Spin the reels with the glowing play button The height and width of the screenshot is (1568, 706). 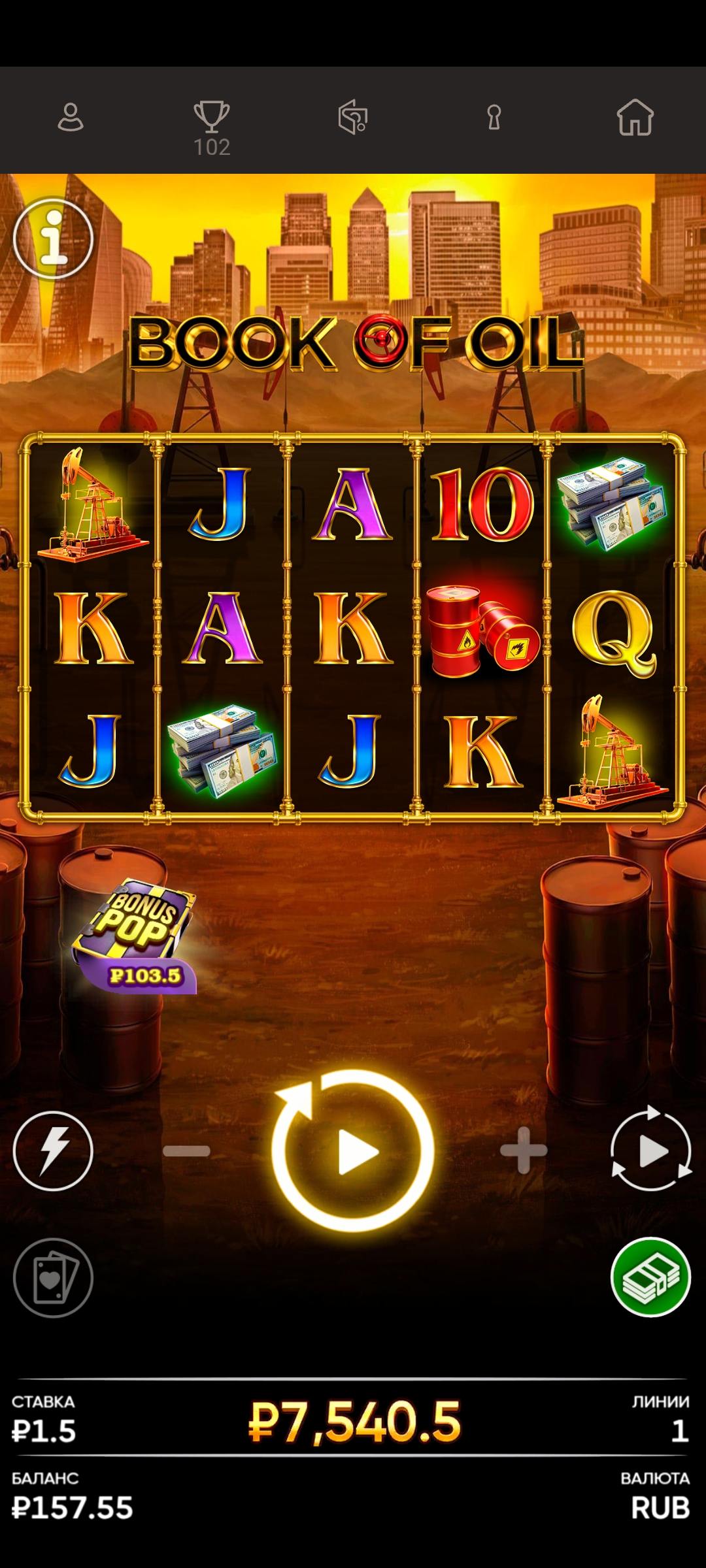coord(352,1151)
